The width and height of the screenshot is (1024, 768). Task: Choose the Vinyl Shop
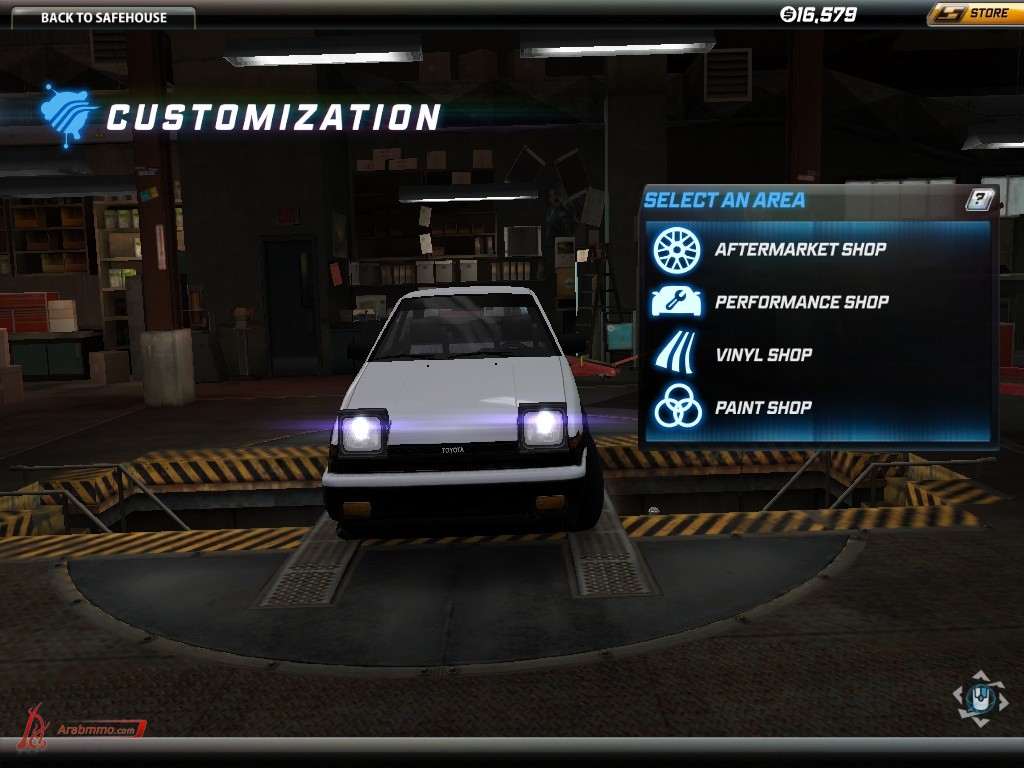[x=763, y=355]
